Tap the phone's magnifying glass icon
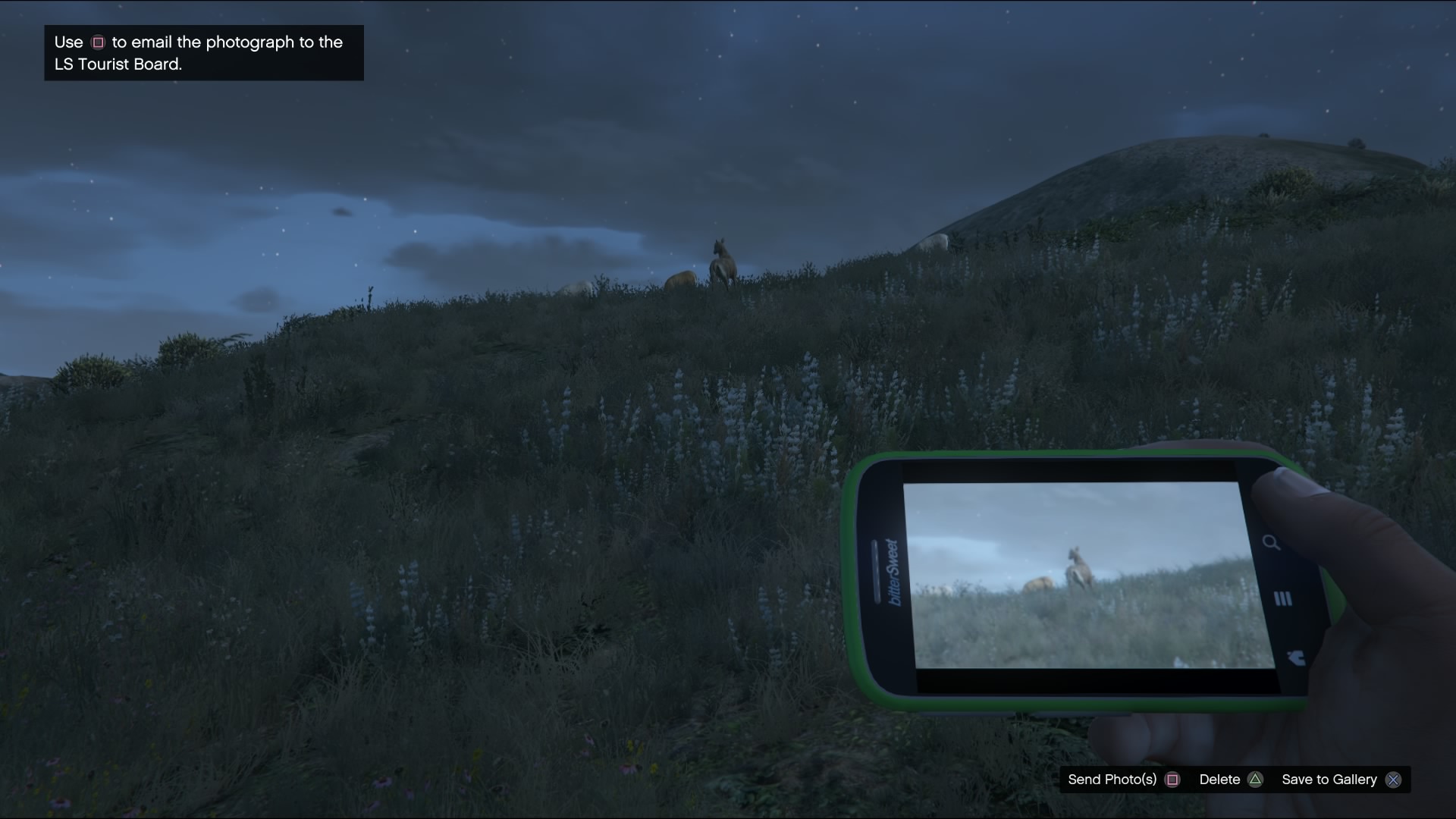Screen dimensions: 1456x819 coord(1271,542)
